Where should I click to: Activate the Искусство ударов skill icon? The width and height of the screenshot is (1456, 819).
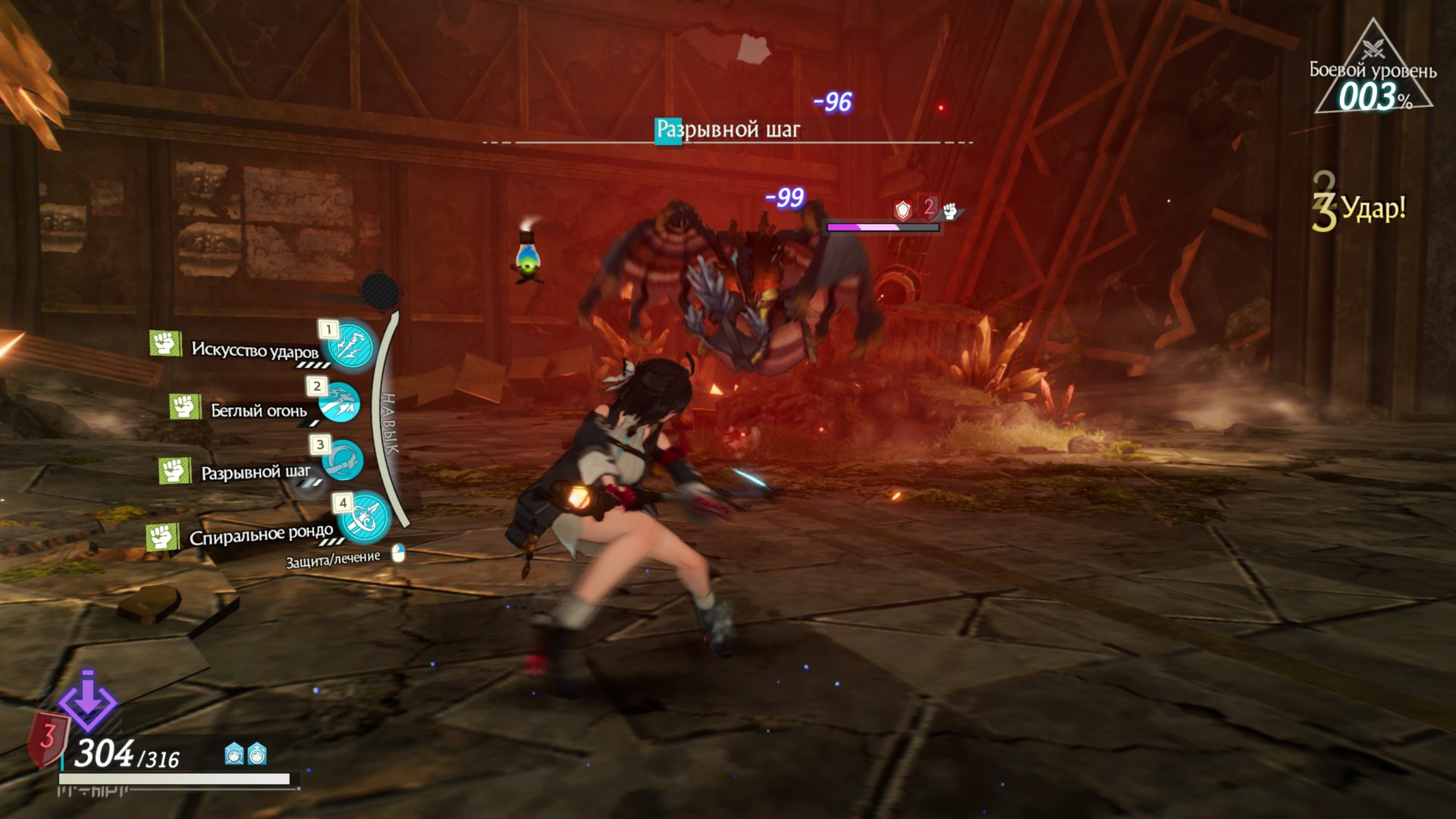[x=350, y=345]
